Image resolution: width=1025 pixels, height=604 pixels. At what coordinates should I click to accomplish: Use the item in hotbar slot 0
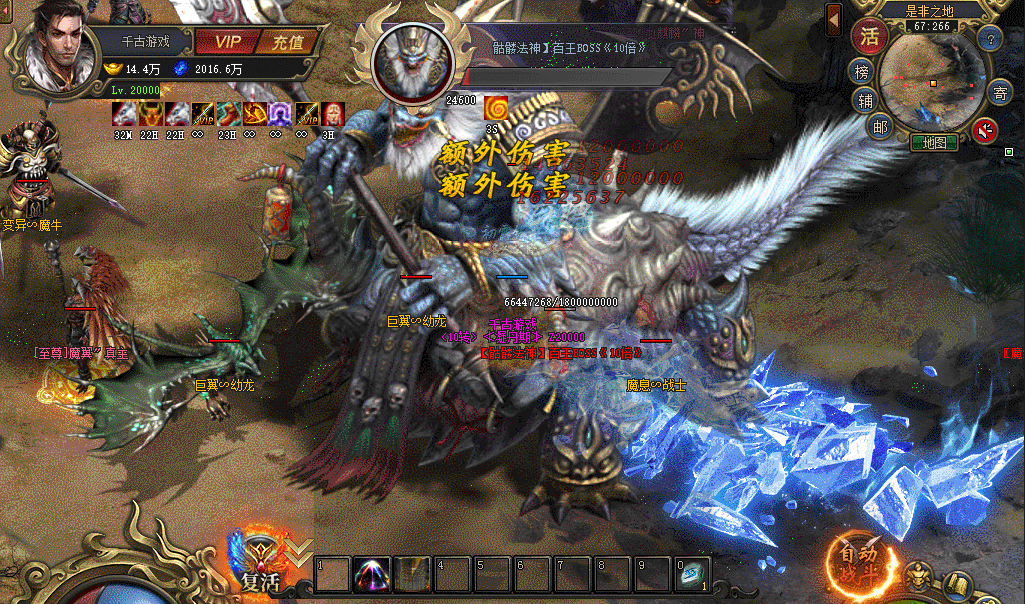pos(692,574)
